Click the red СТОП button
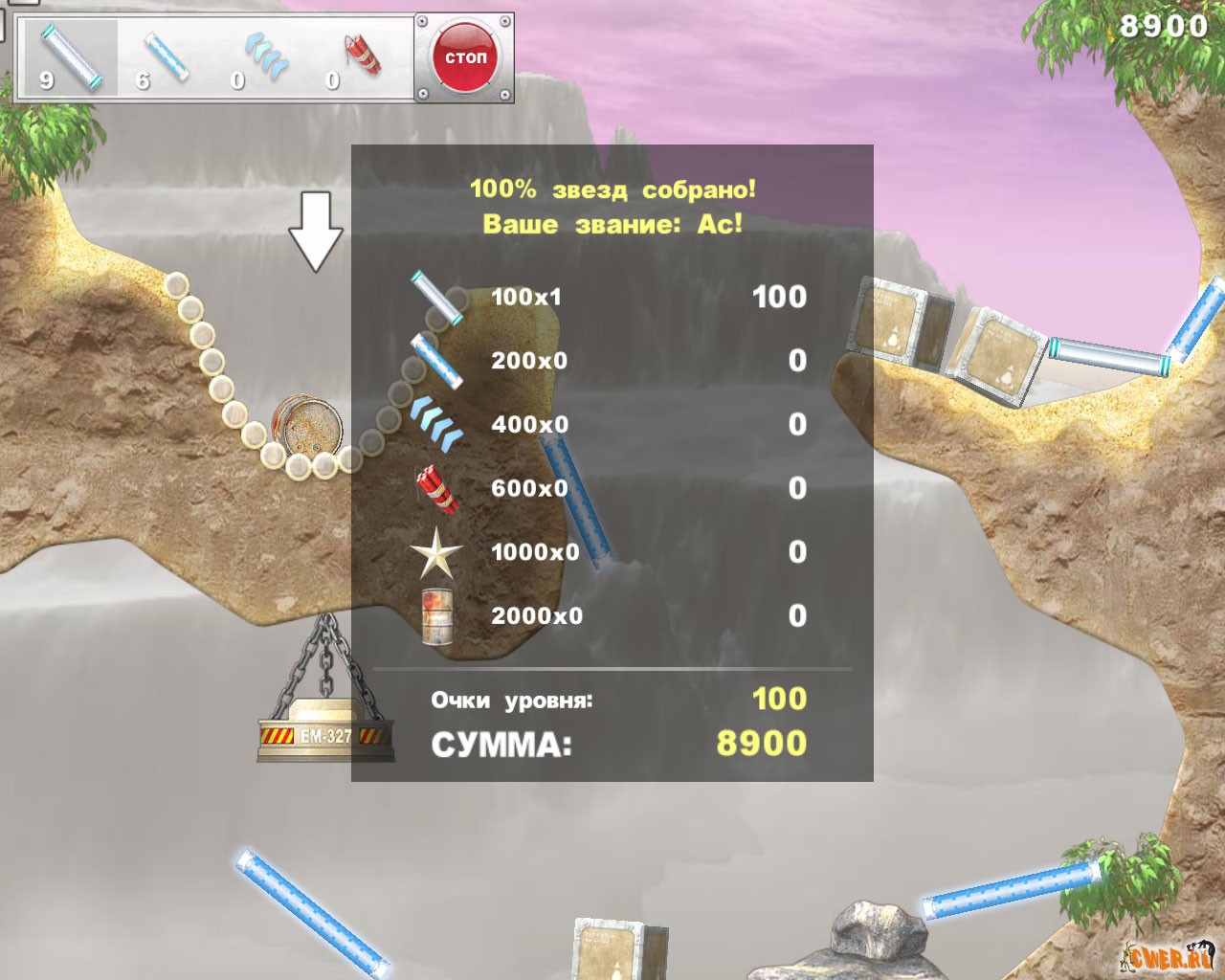 click(465, 57)
